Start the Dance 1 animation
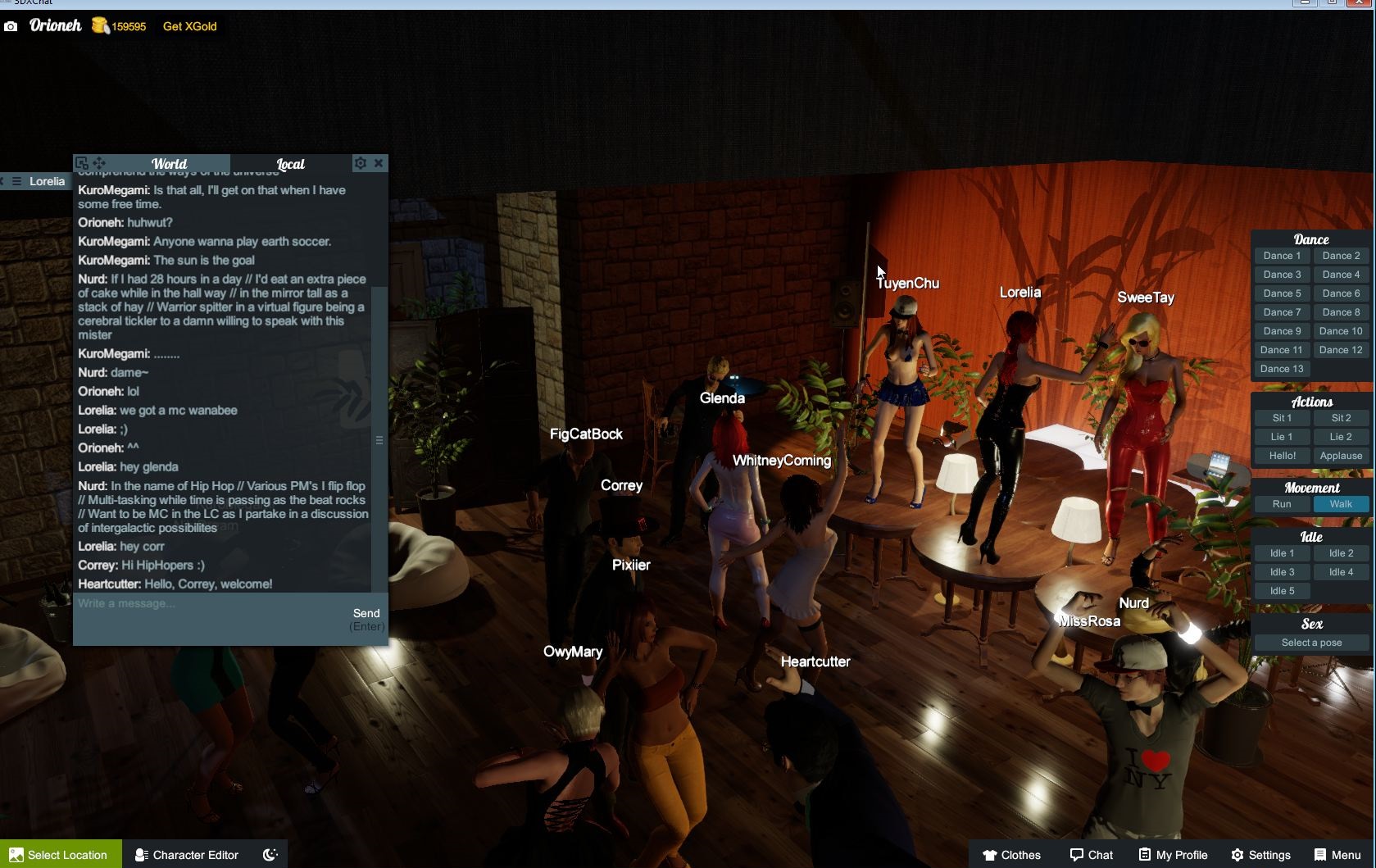The image size is (1376, 868). click(x=1282, y=256)
